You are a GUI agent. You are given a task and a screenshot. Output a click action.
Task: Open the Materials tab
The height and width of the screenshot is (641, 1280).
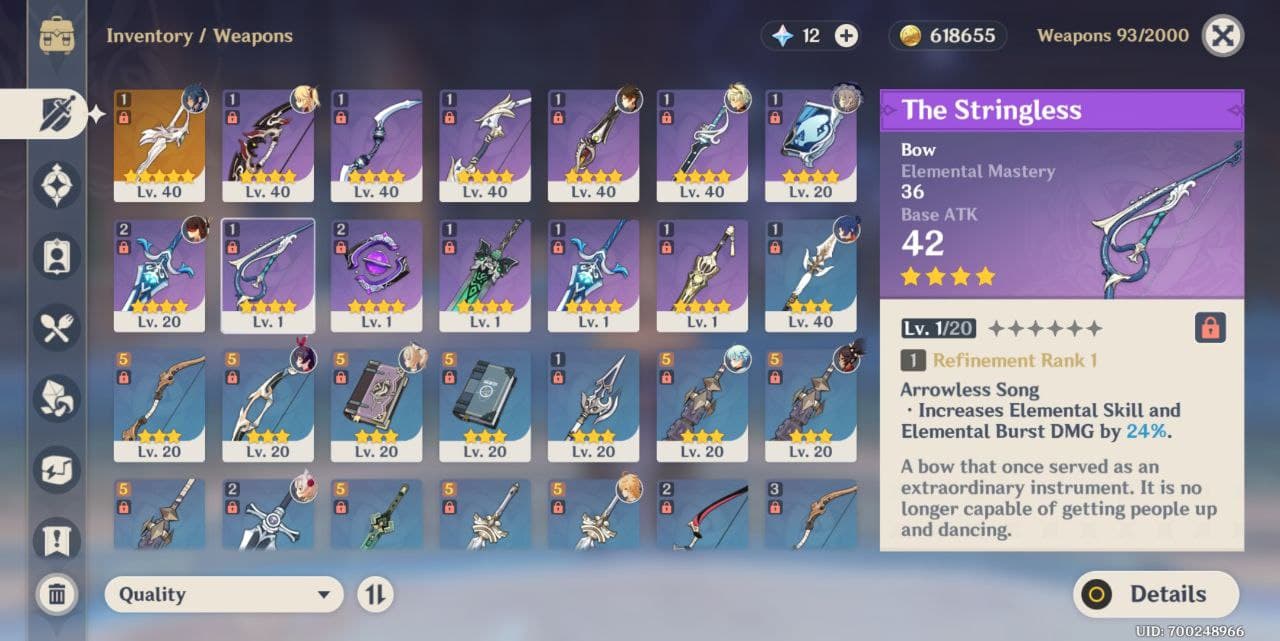[x=56, y=398]
